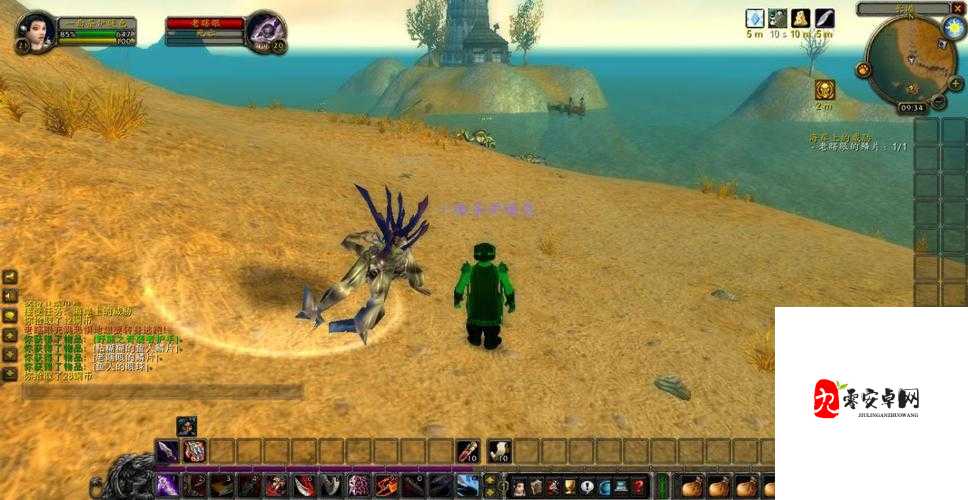Check the blue crystal buff icon
The height and width of the screenshot is (500, 968).
[x=755, y=19]
